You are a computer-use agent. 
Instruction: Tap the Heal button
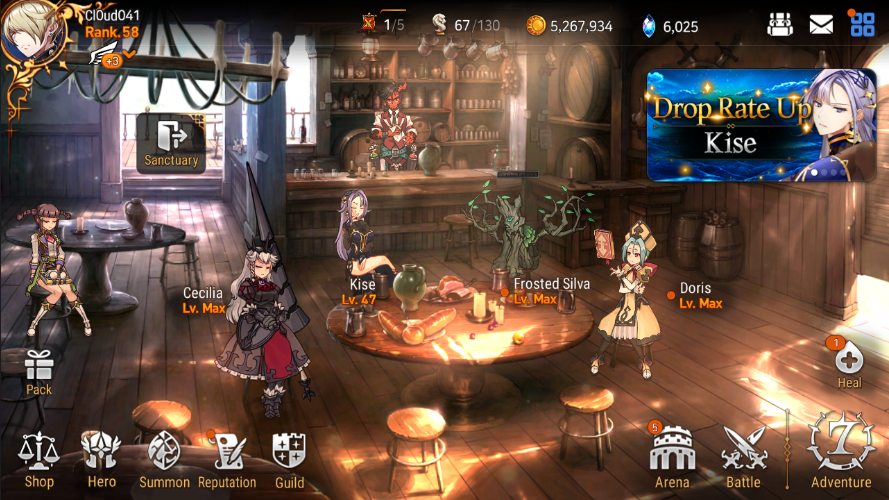point(849,364)
